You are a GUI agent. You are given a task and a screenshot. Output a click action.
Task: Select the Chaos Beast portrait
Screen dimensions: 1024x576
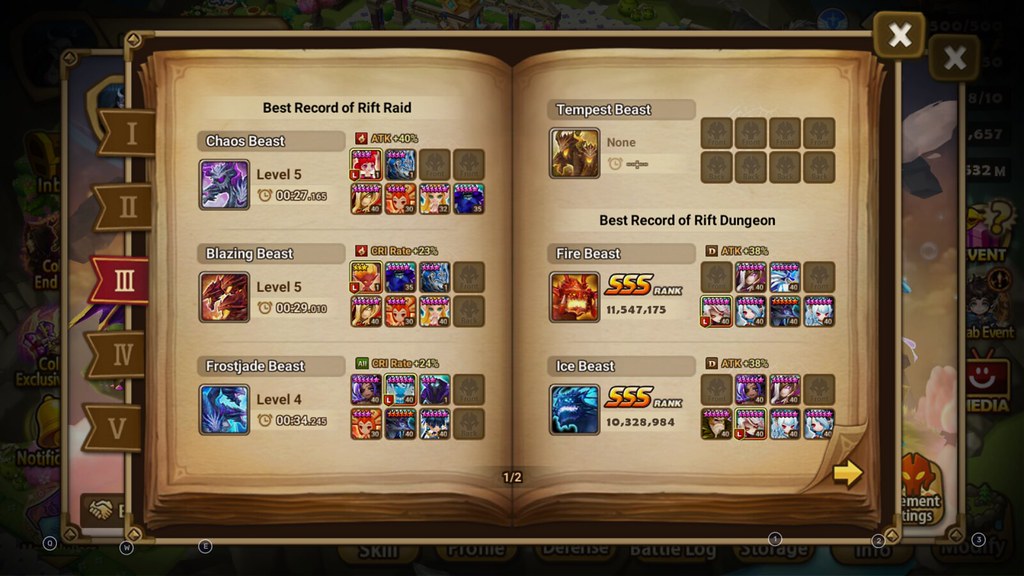point(224,184)
